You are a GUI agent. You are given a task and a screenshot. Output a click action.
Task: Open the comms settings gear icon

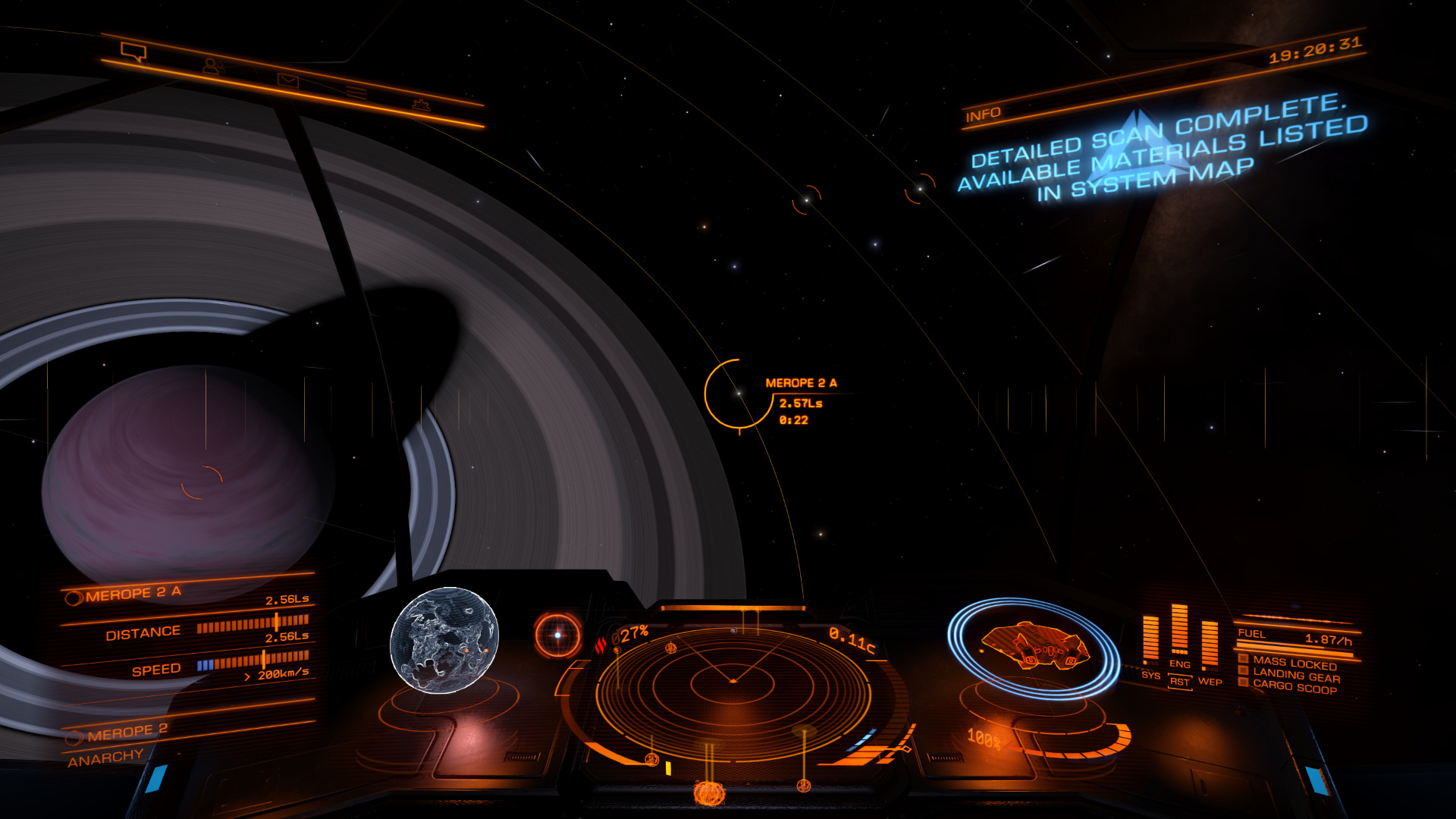(421, 105)
